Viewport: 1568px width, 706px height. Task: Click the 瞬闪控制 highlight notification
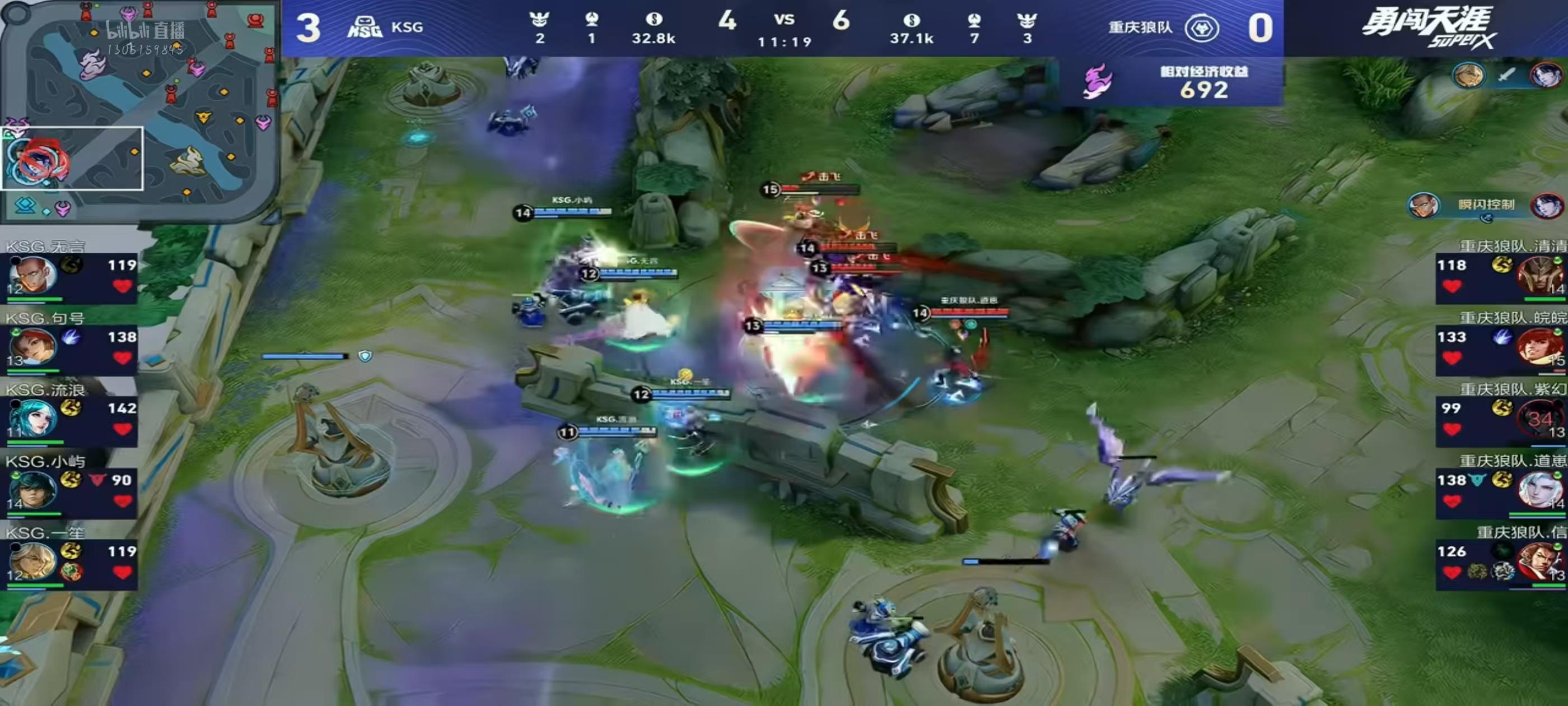point(1485,205)
